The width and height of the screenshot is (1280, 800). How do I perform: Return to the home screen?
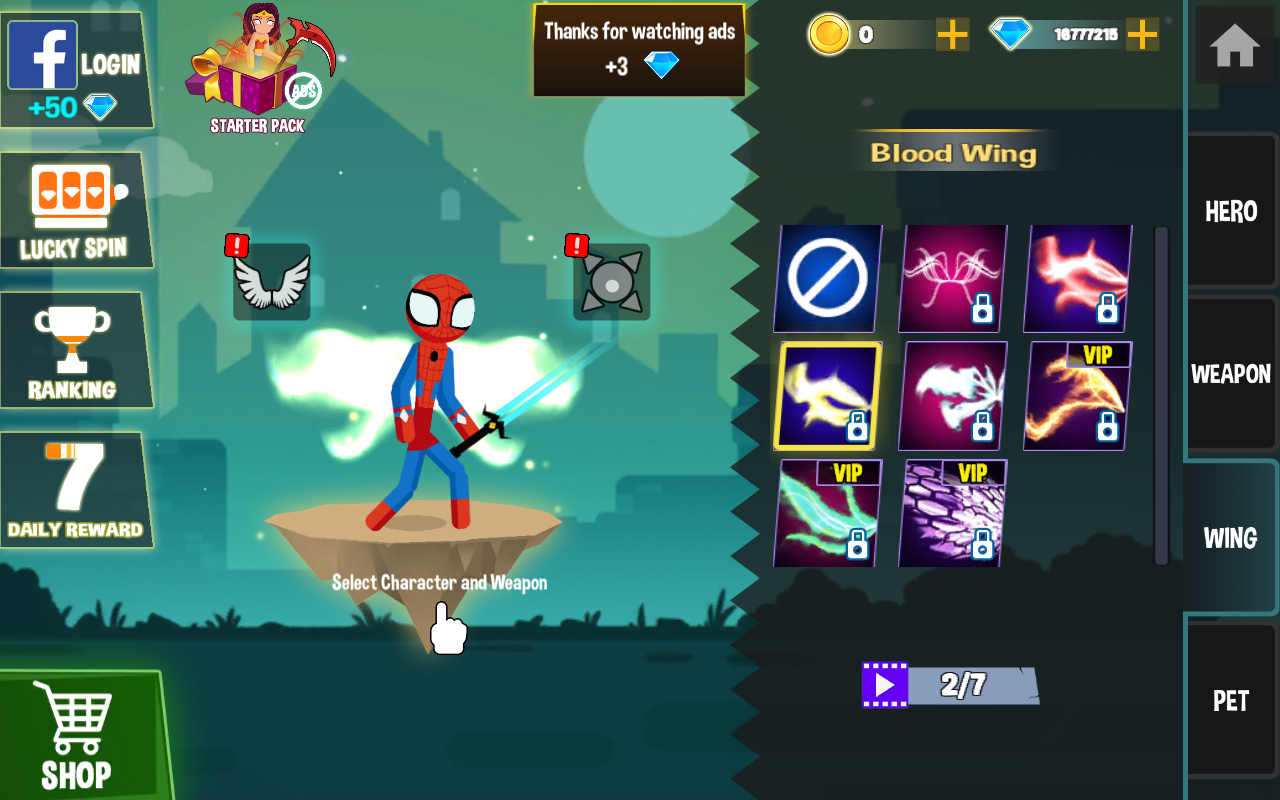[x=1234, y=46]
